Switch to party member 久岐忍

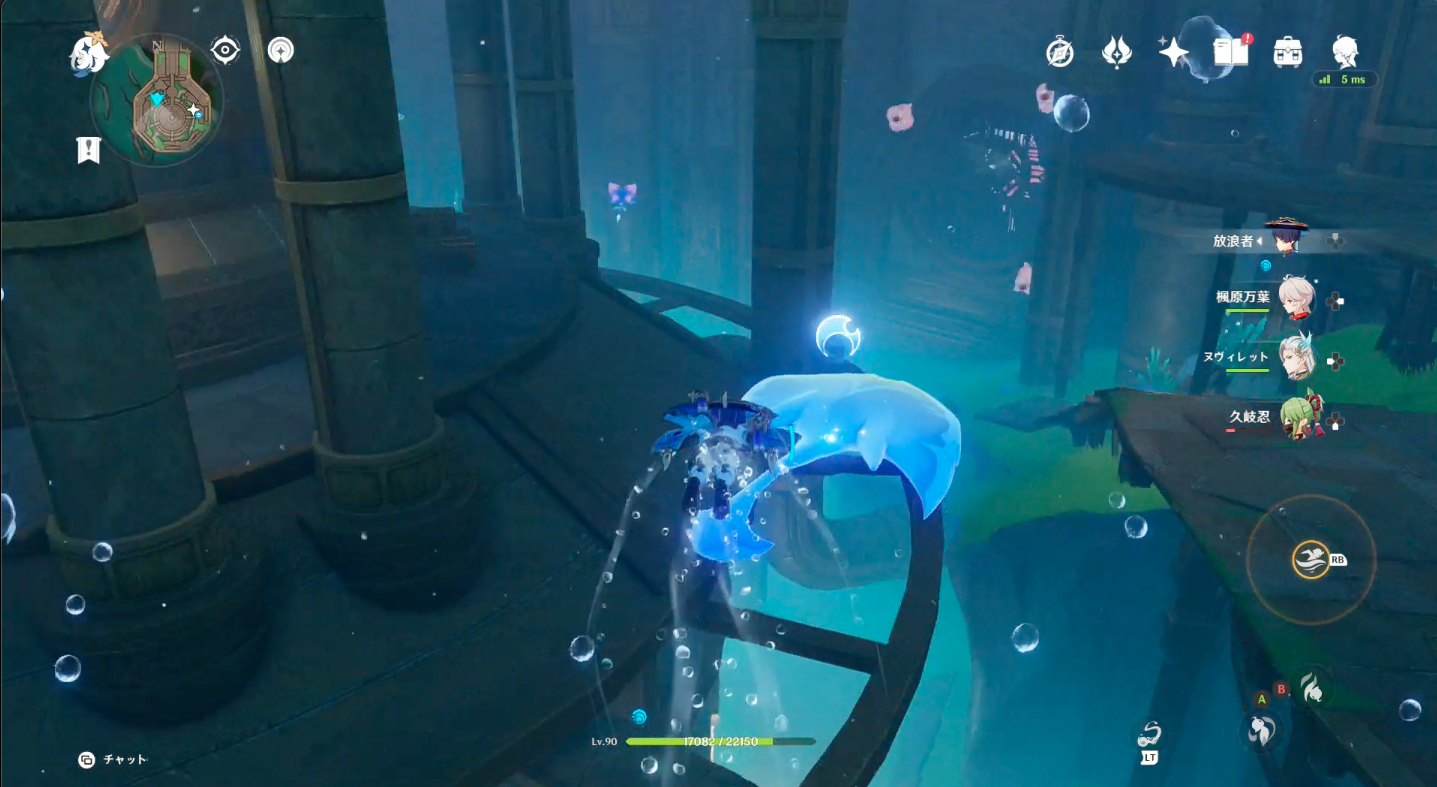click(1298, 416)
